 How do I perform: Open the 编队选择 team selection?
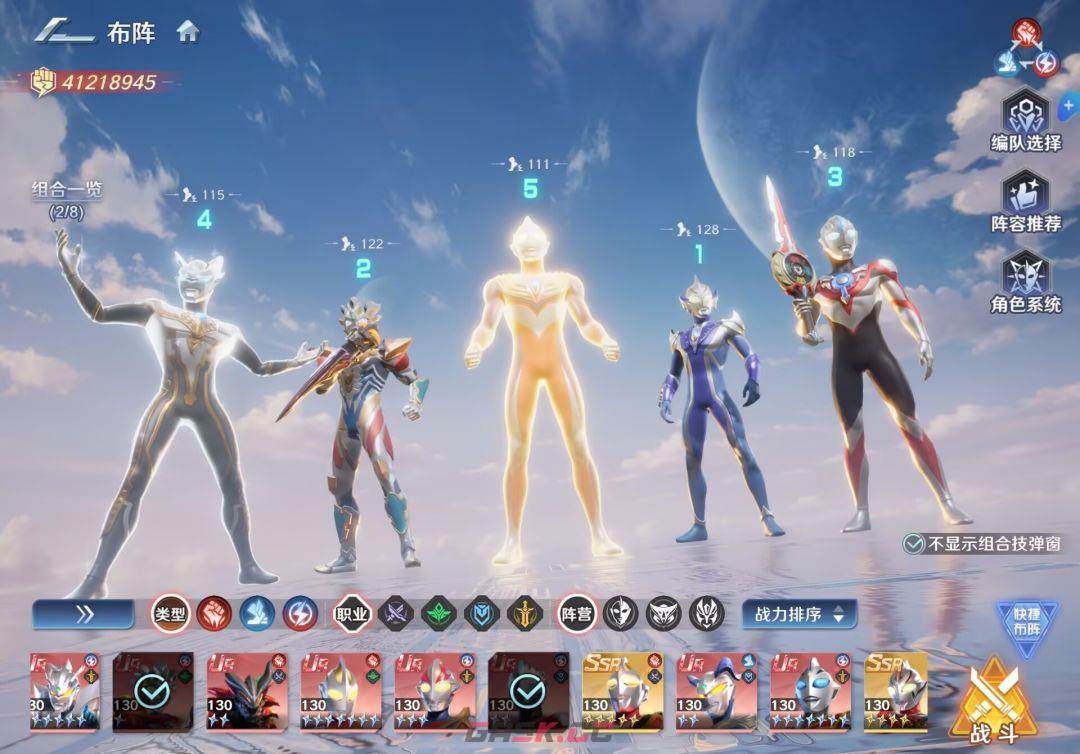pyautogui.click(x=1026, y=120)
